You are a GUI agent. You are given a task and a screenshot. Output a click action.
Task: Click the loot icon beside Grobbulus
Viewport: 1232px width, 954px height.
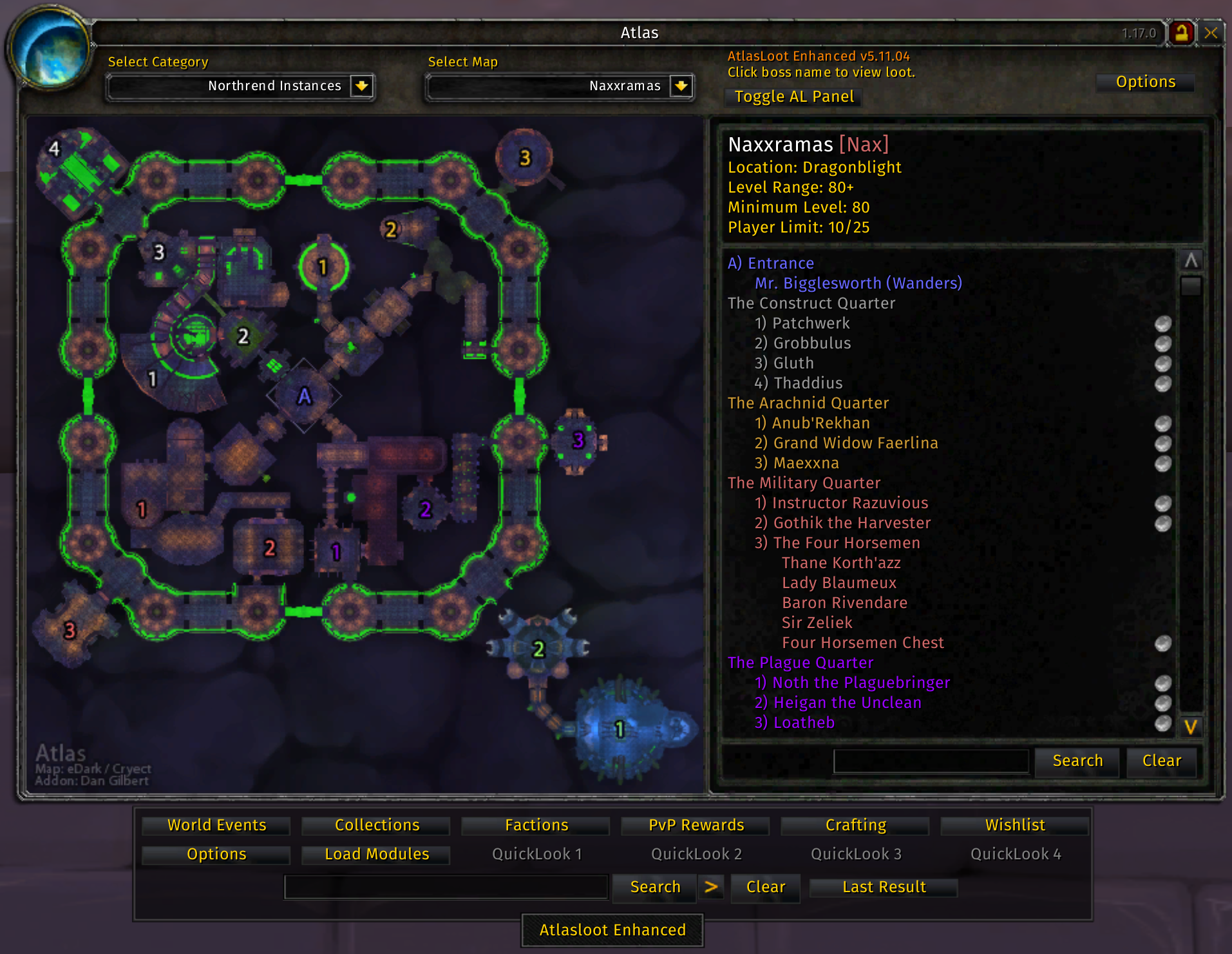coord(1162,344)
